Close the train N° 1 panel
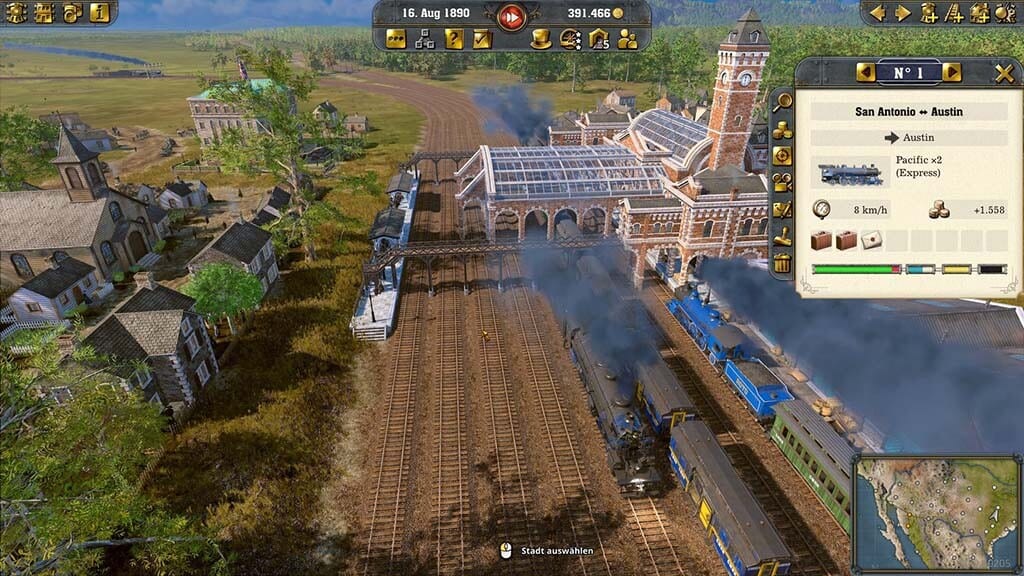The width and height of the screenshot is (1024, 576). pos(1004,73)
